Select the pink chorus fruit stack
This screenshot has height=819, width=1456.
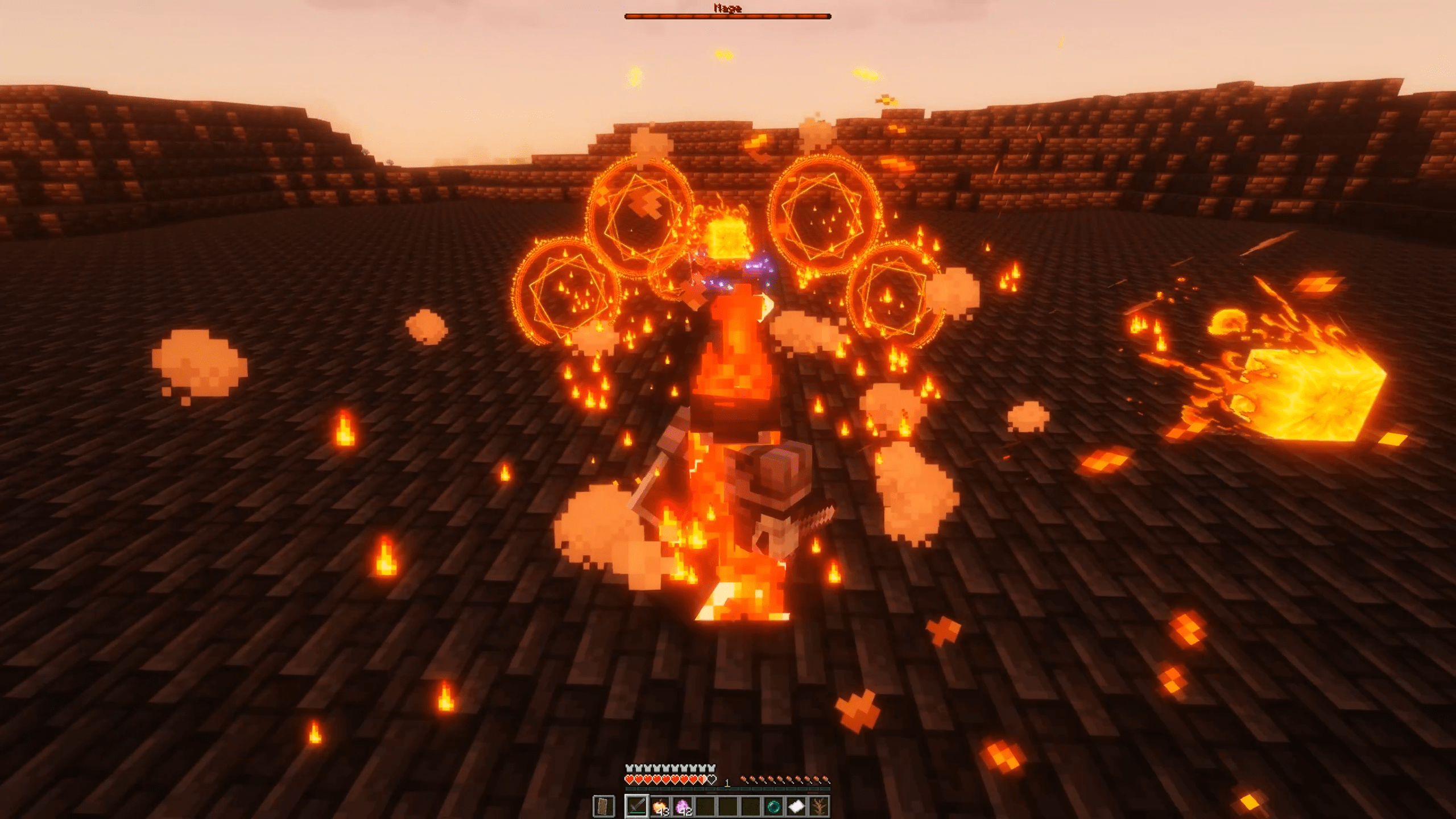pyautogui.click(x=682, y=806)
